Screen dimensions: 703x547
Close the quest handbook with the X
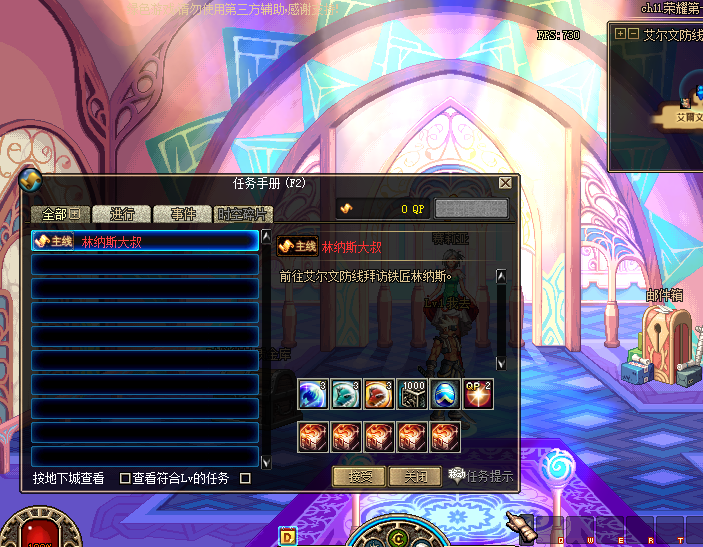pos(505,184)
